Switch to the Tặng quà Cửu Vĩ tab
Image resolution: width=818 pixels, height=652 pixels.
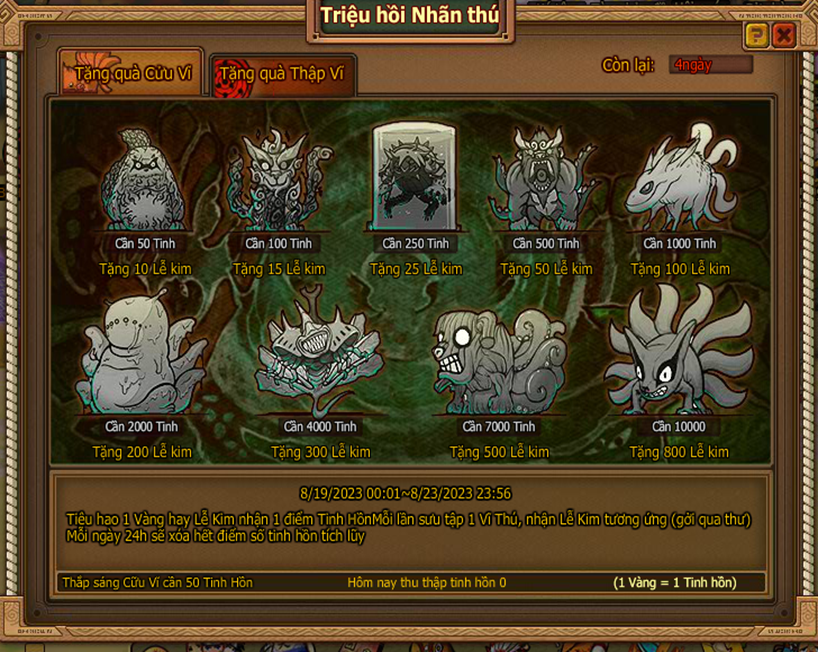[132, 73]
